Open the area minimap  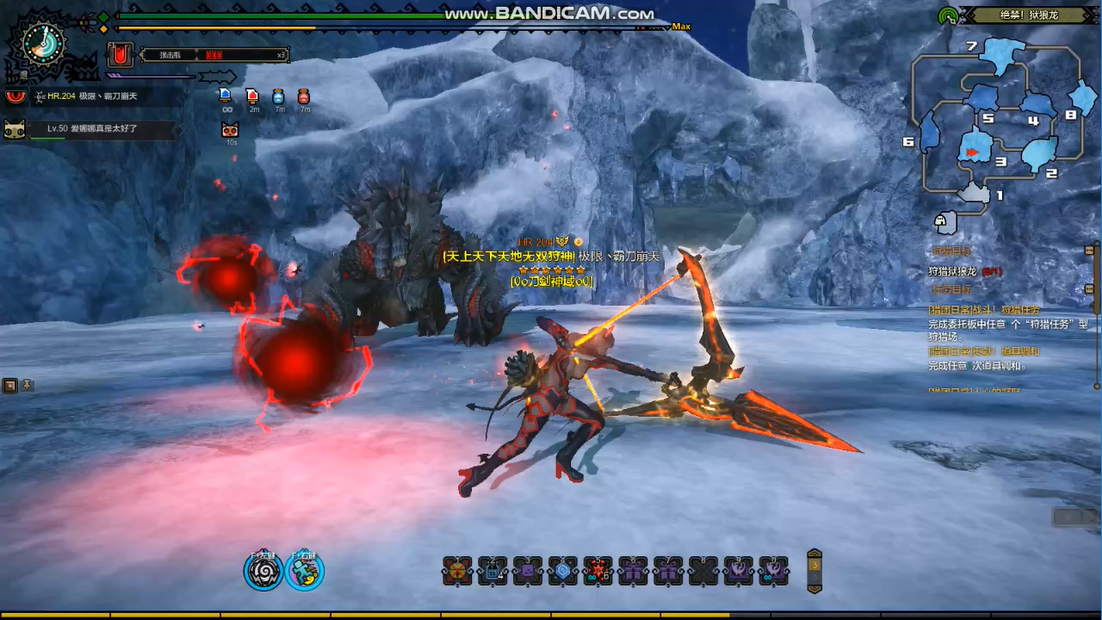[1000, 120]
